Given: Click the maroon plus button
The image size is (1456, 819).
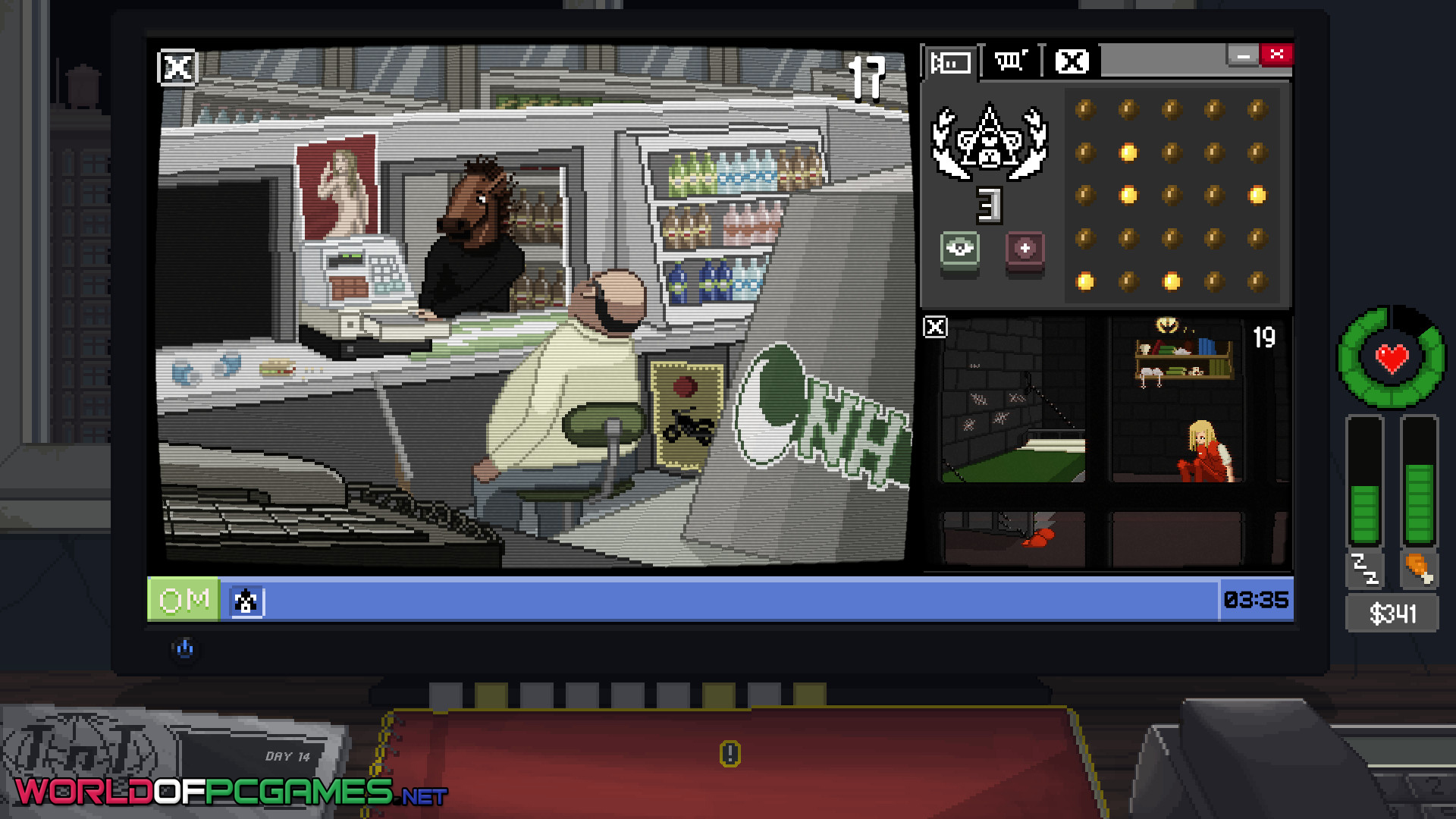Looking at the screenshot, I should 1025,249.
